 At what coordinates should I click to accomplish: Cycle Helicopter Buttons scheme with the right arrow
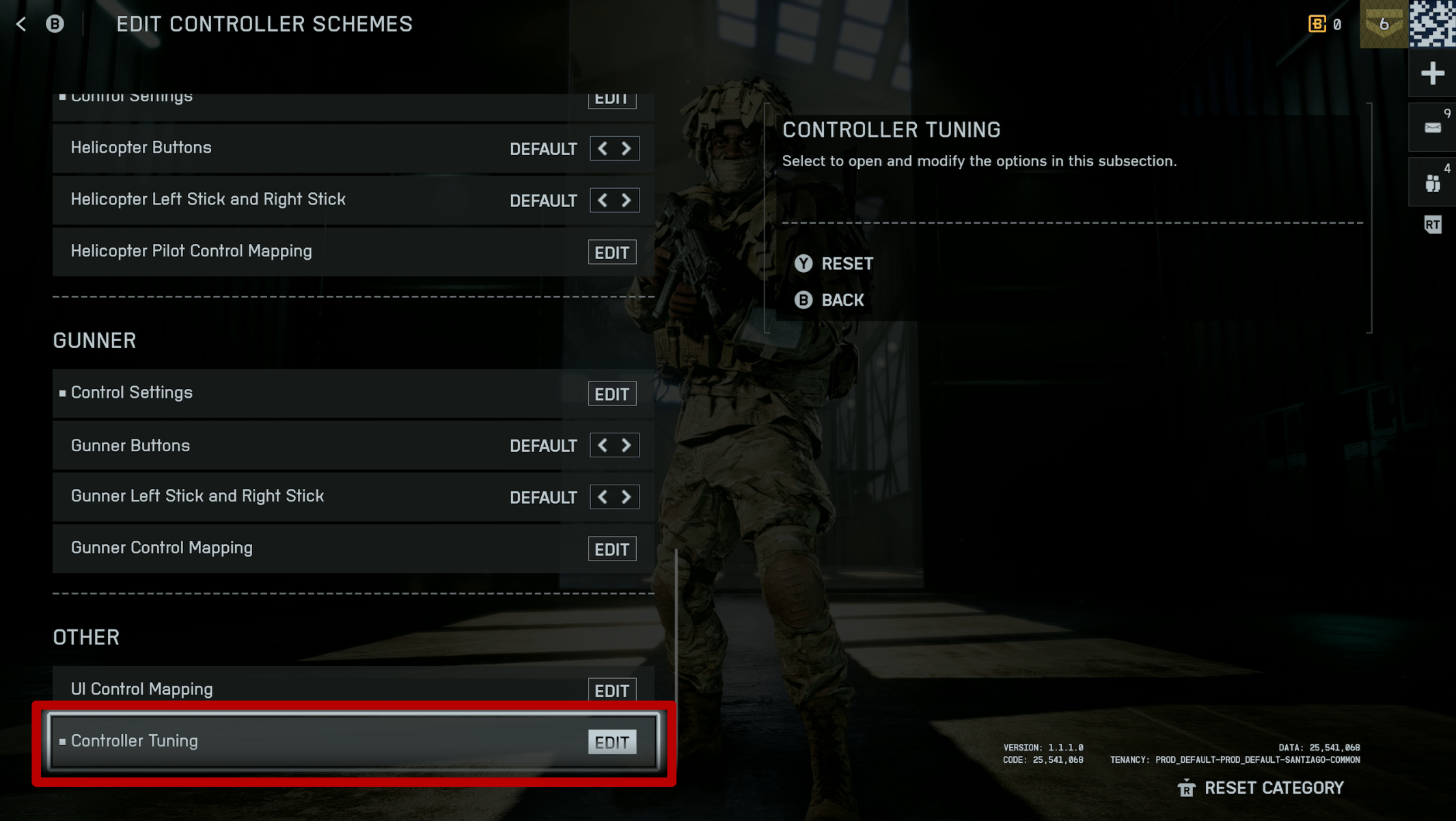(x=626, y=148)
